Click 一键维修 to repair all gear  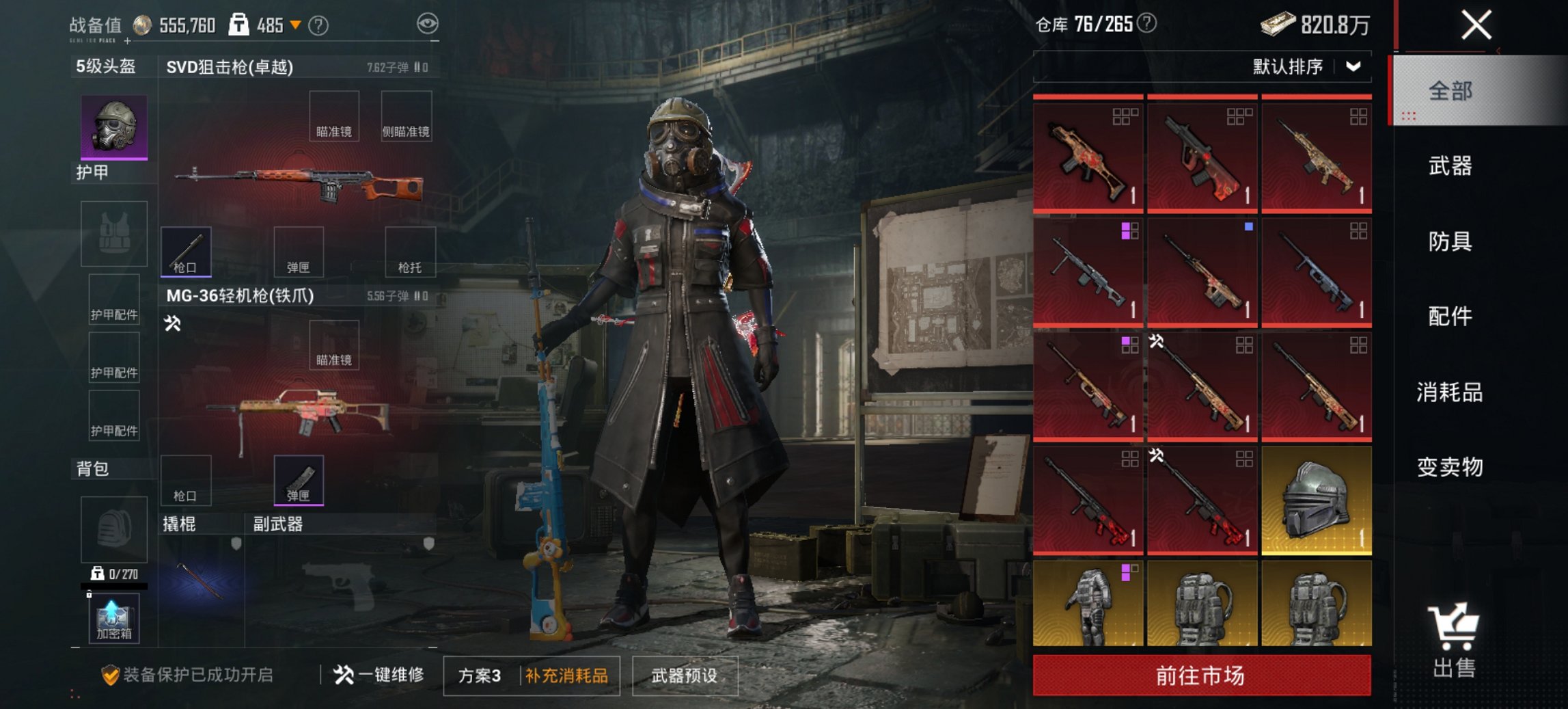pyautogui.click(x=379, y=675)
